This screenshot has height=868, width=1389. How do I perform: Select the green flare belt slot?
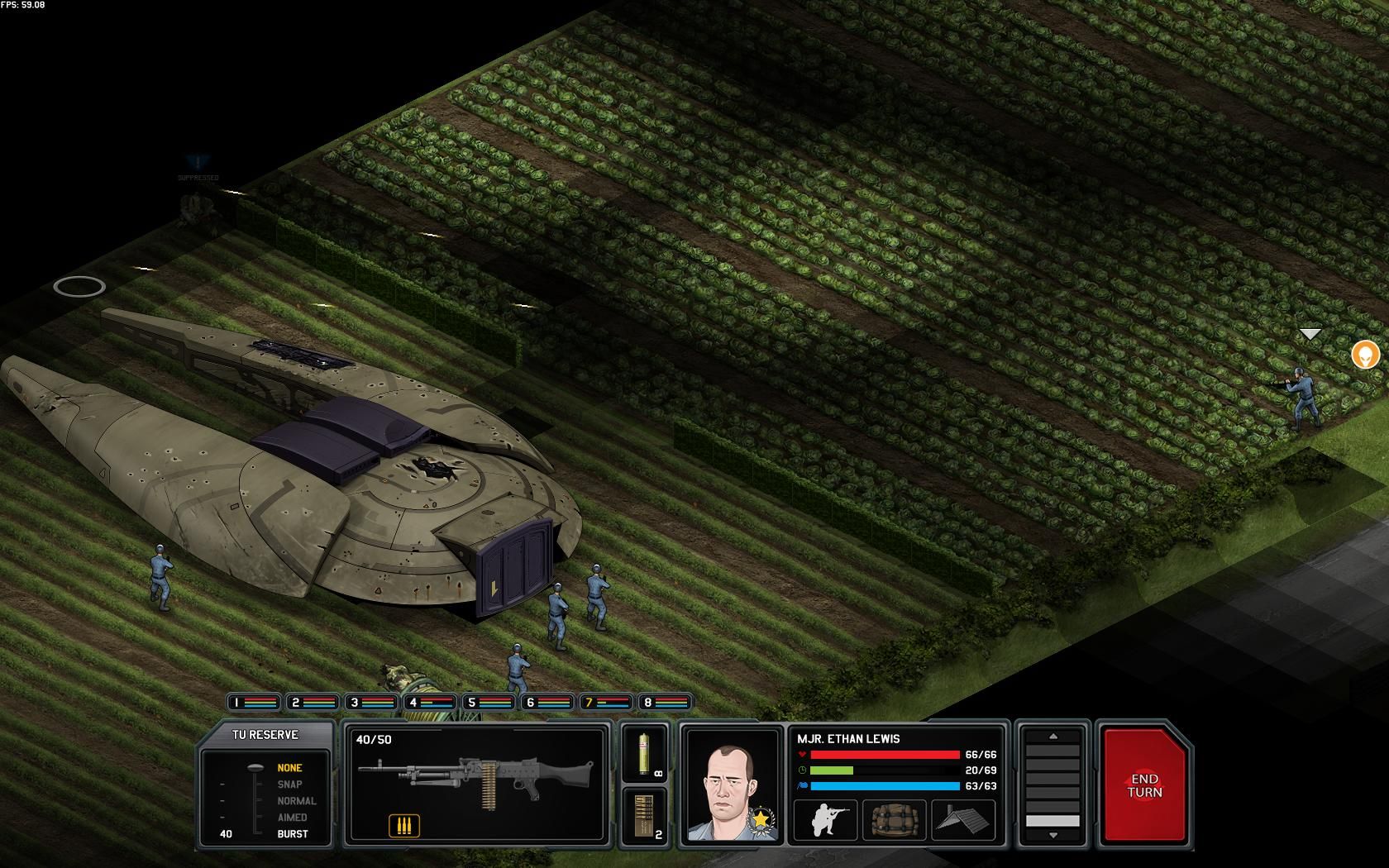click(x=644, y=753)
